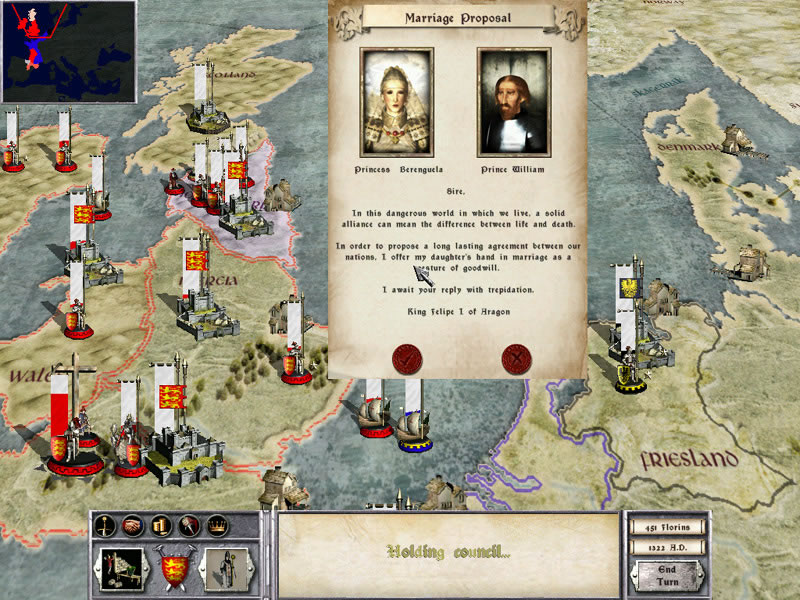Decline the marriage proposal with the X seal
Viewport: 800px width, 600px height.
516,357
